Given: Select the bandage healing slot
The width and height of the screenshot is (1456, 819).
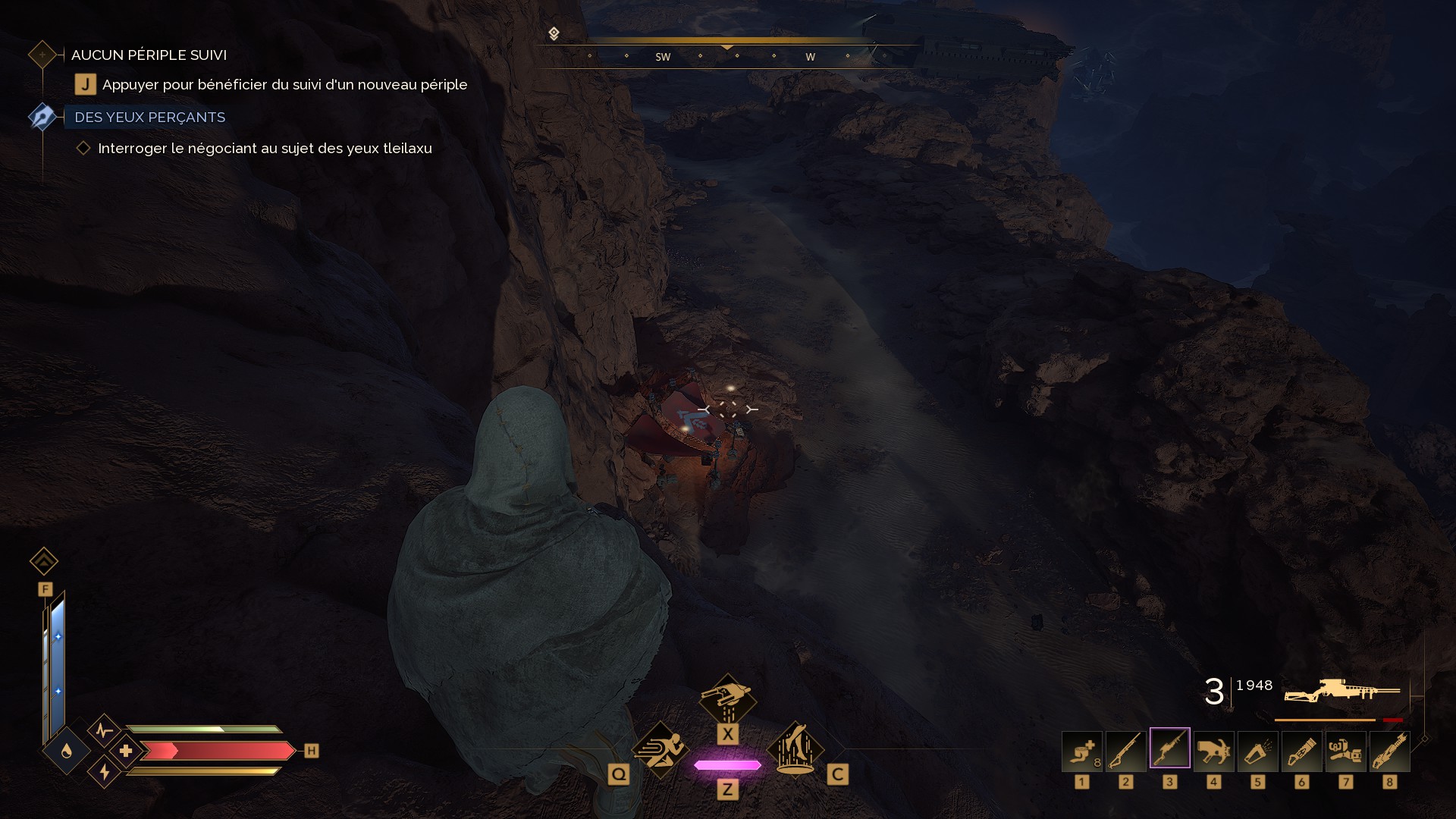Looking at the screenshot, I should 1081,751.
